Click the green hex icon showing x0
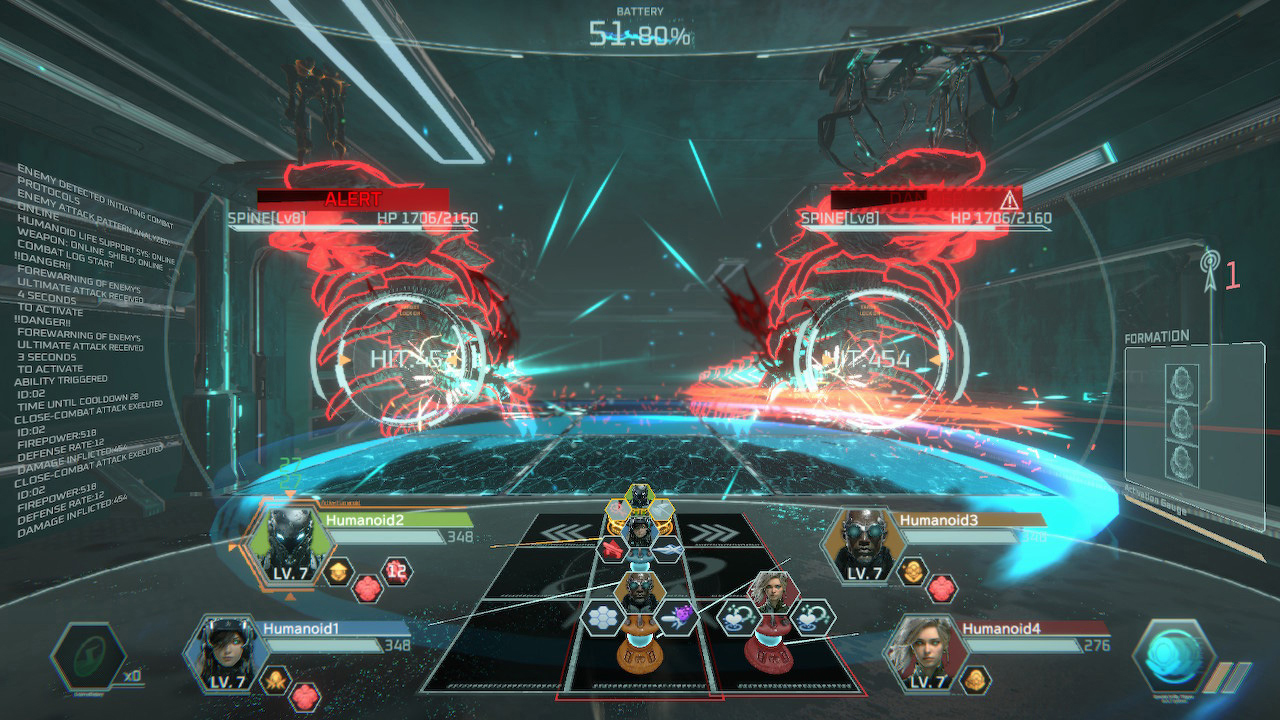The width and height of the screenshot is (1280, 720). [87, 656]
